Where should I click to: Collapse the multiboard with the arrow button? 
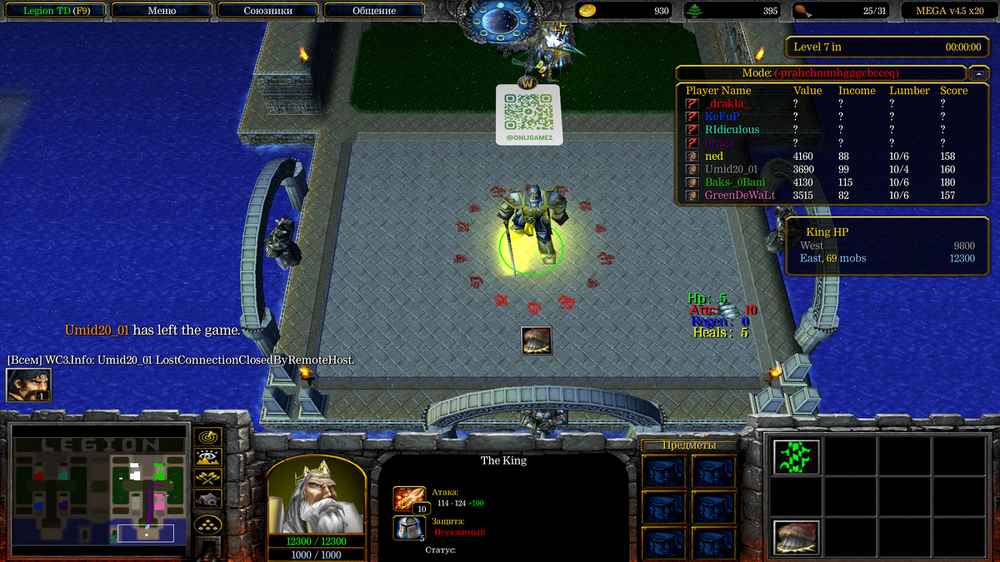(x=977, y=73)
